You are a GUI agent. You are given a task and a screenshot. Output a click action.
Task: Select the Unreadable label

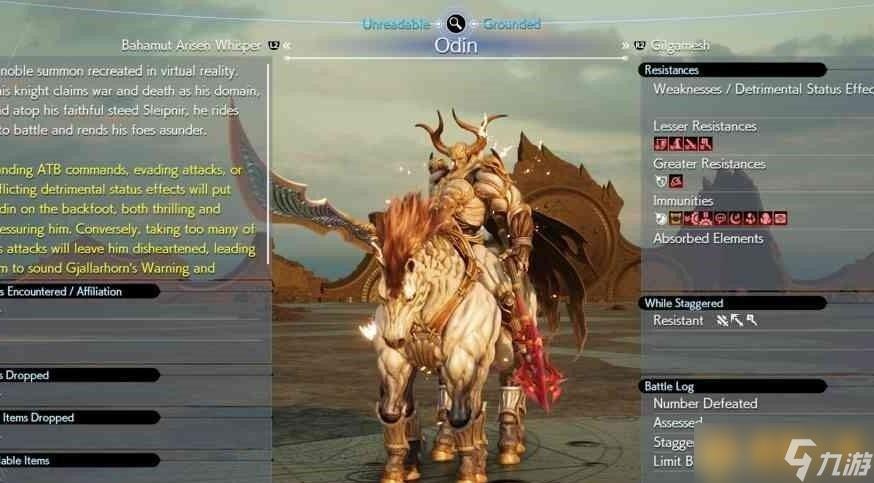click(396, 23)
